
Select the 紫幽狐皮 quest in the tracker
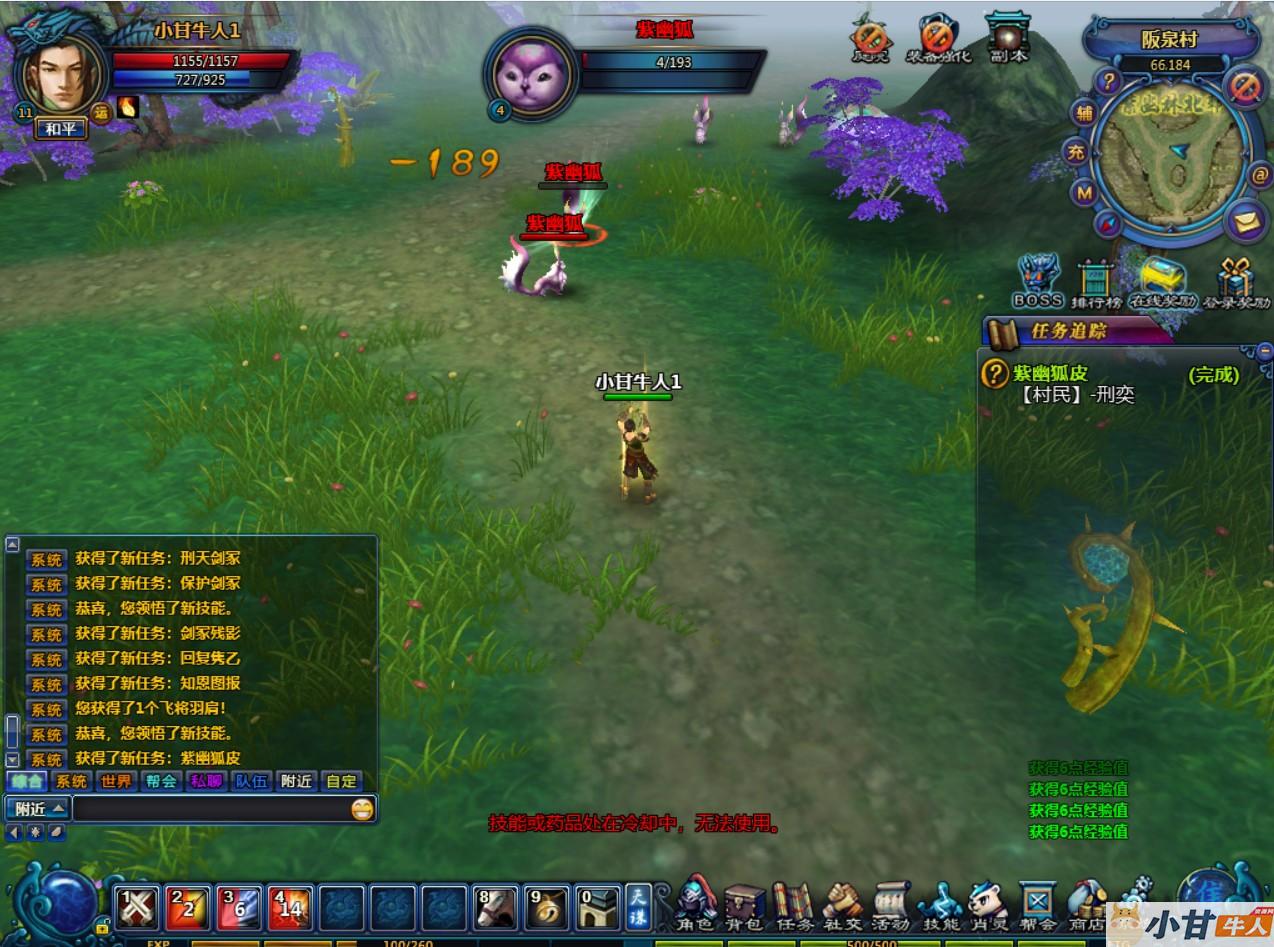point(1064,374)
